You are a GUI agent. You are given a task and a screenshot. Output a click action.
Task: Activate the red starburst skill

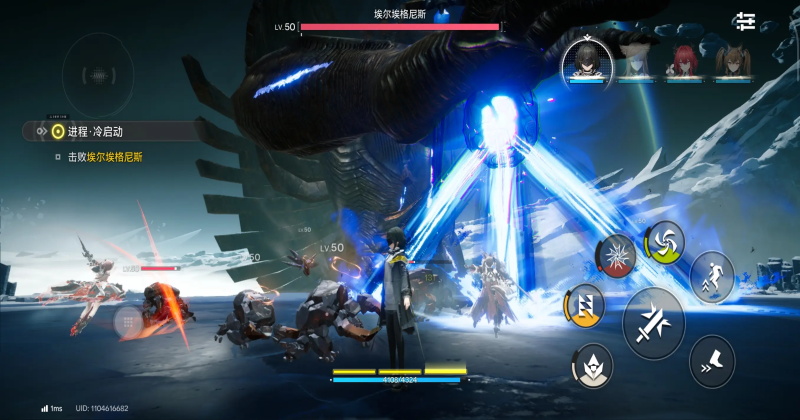[616, 254]
